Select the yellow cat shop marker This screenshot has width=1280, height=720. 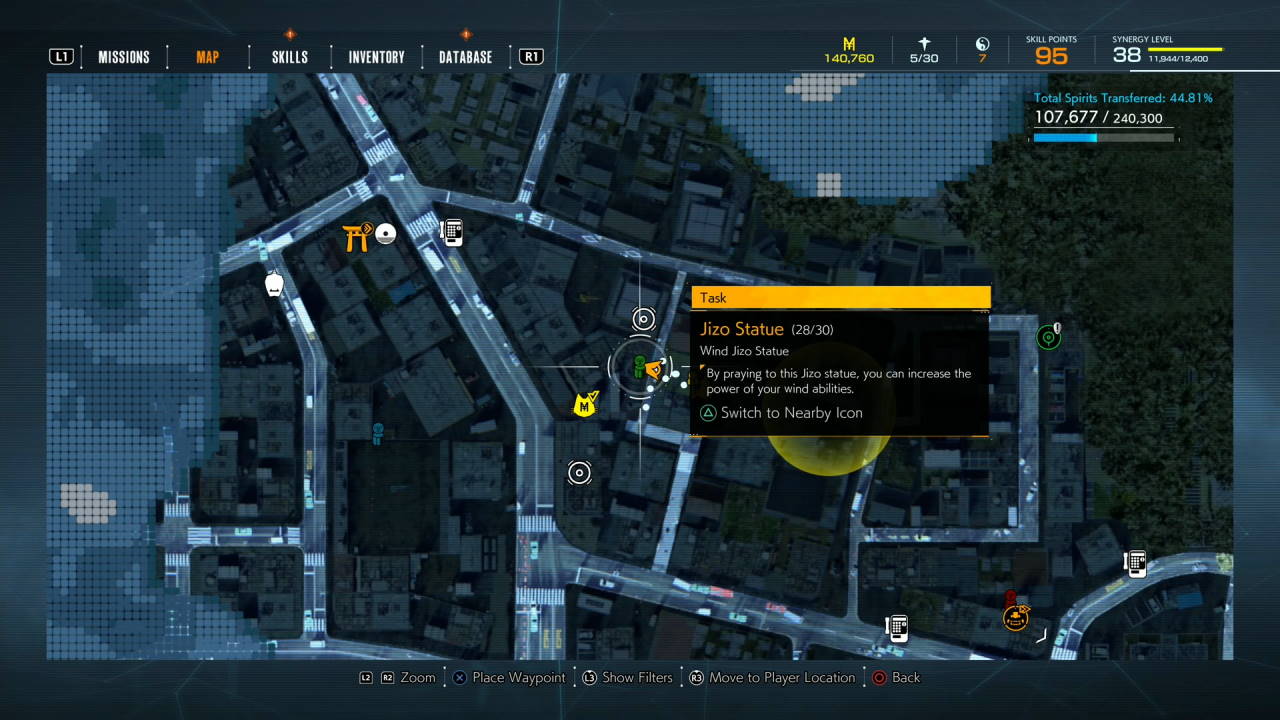click(585, 404)
